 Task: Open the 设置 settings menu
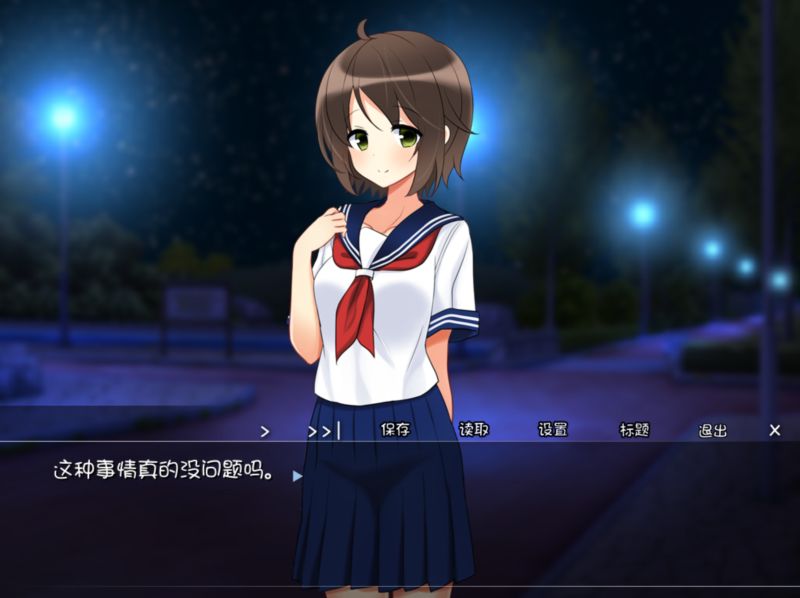(x=553, y=430)
